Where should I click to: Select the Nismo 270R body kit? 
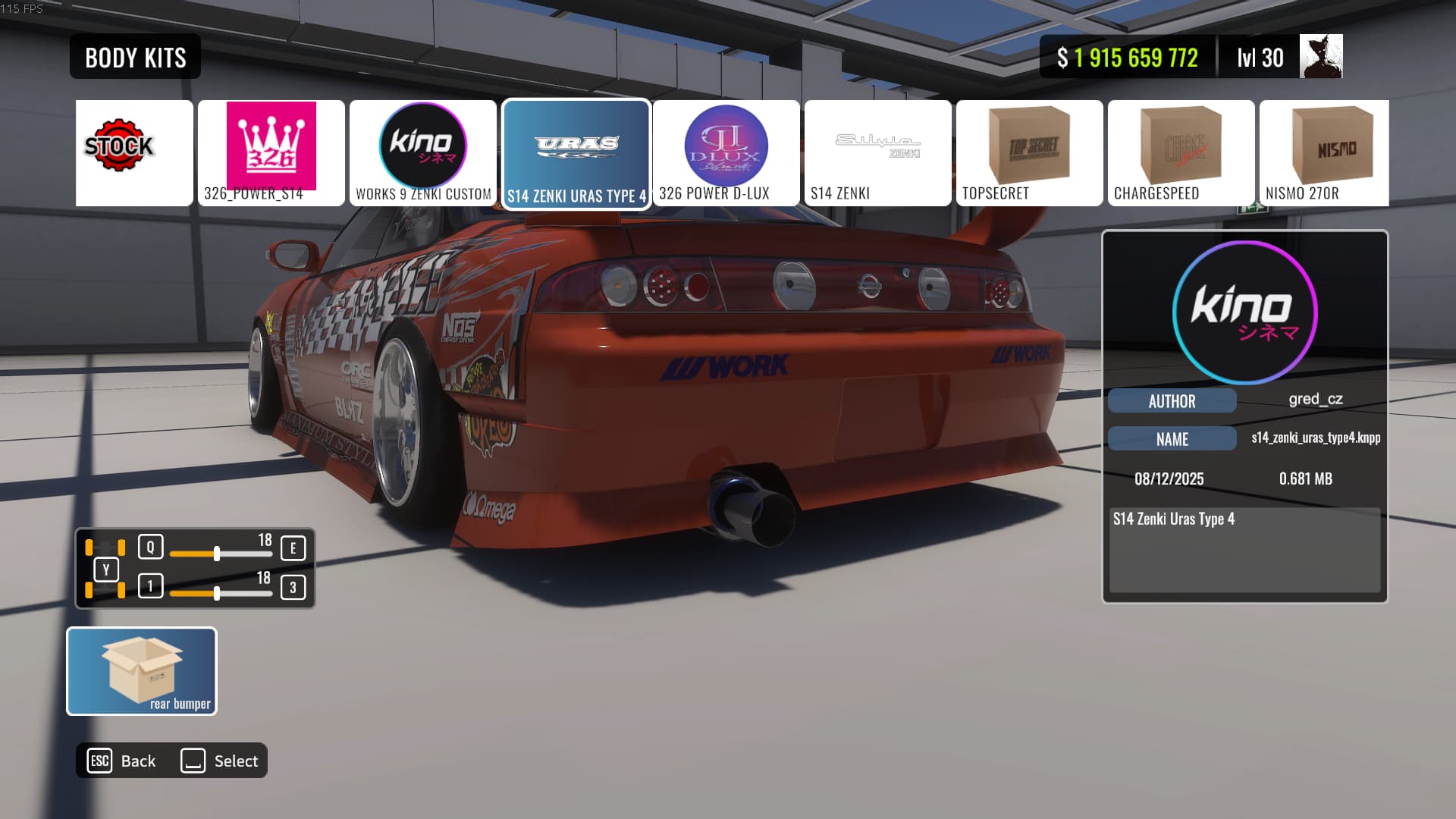coord(1324,152)
